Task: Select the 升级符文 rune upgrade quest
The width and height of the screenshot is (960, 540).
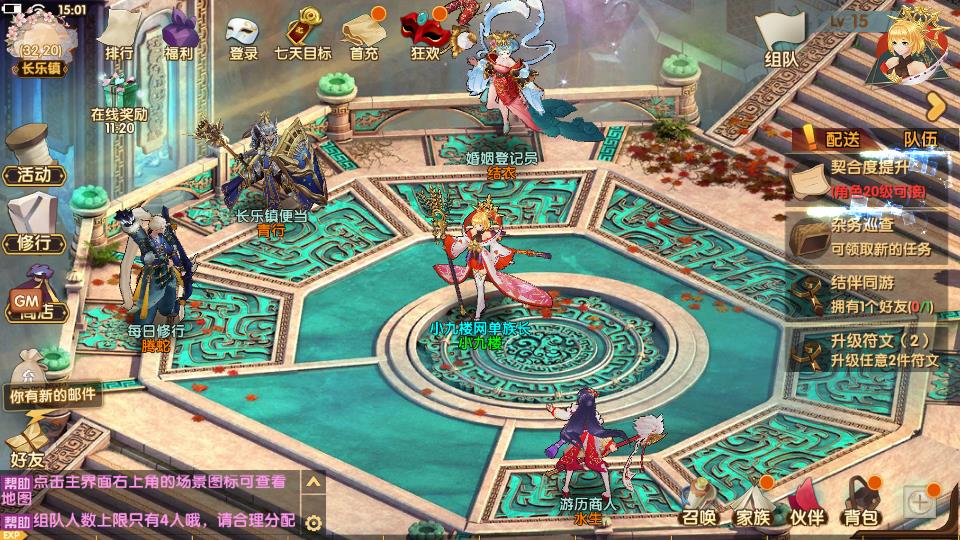Action: (868, 350)
